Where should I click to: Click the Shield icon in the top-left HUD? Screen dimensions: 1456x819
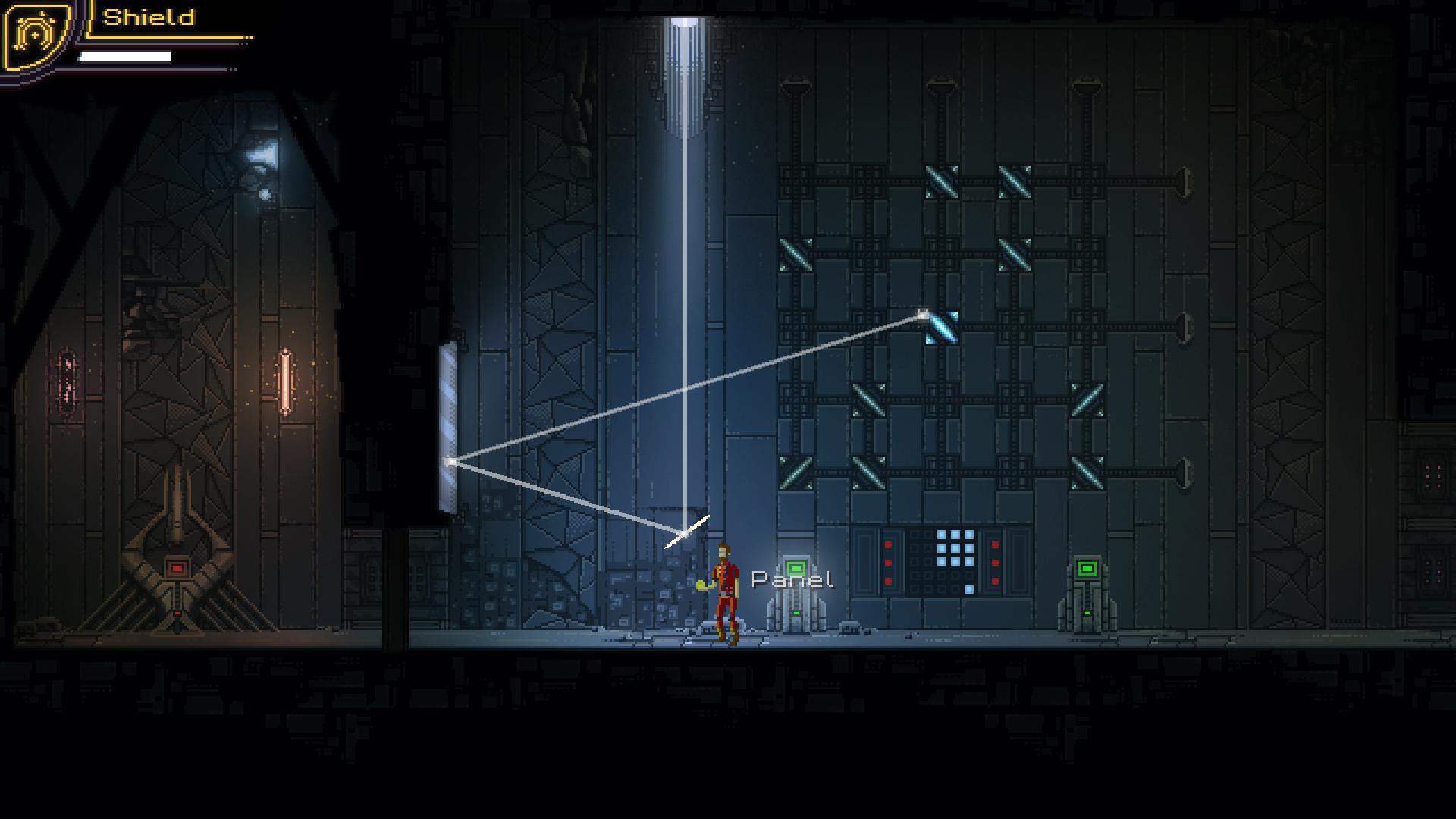[x=34, y=36]
